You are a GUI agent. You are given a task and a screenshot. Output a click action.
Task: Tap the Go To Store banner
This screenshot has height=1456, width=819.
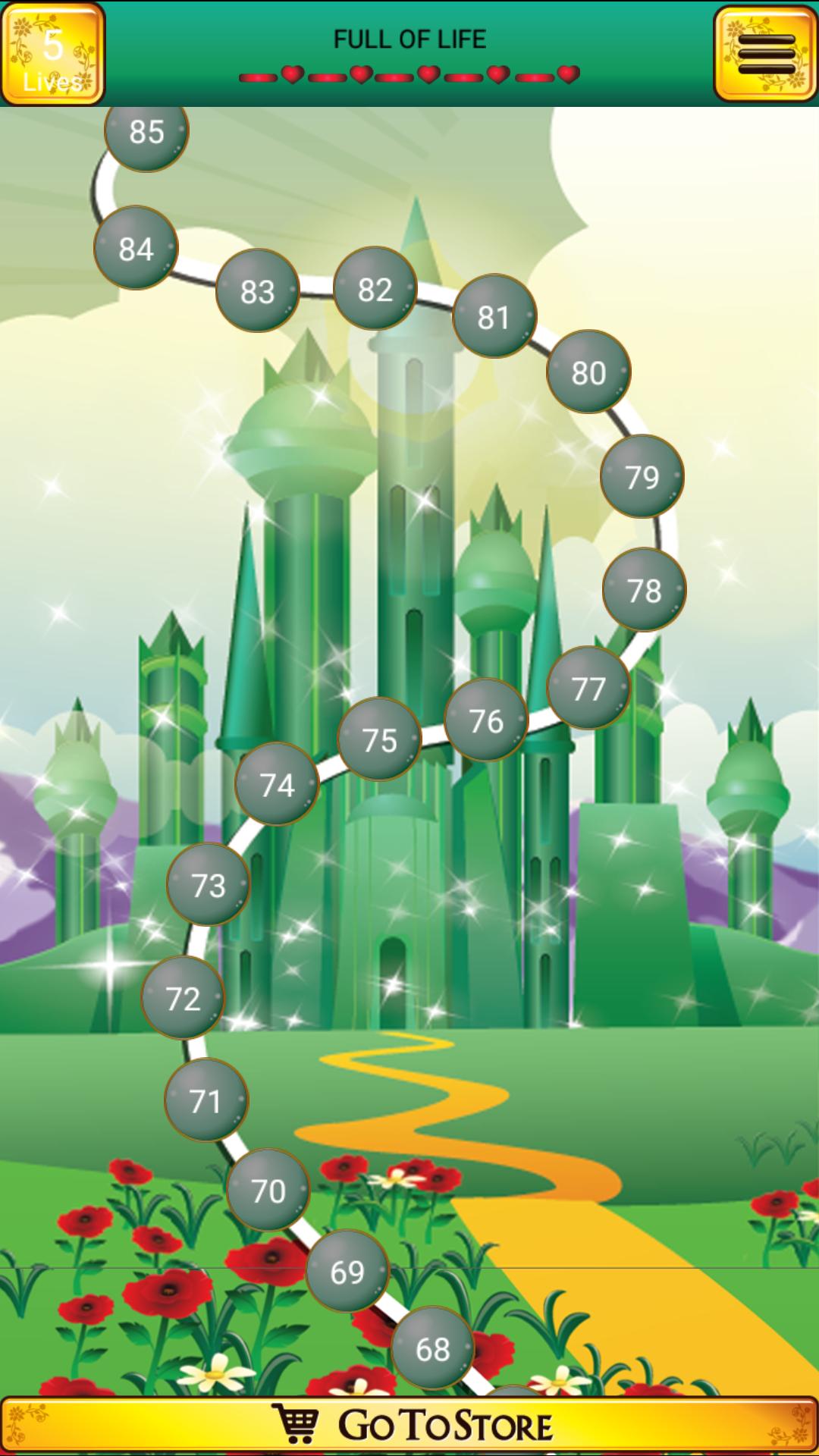[x=409, y=1426]
